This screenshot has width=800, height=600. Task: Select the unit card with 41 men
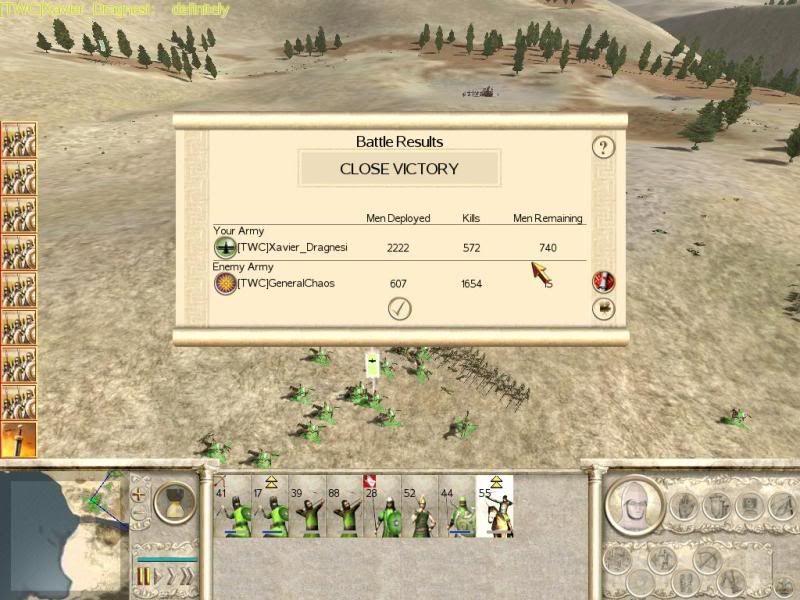point(232,507)
